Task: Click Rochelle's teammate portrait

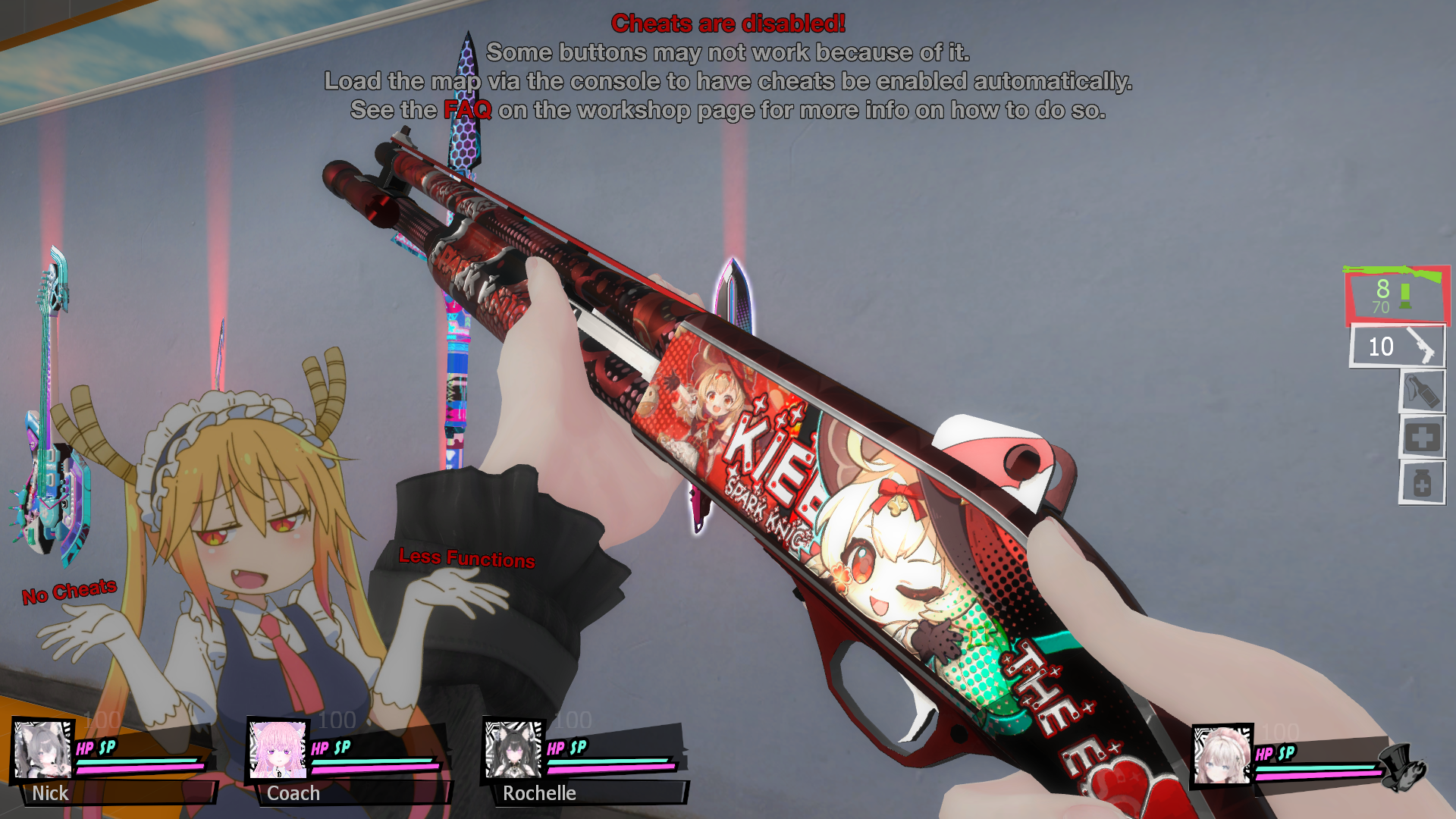Action: [x=514, y=750]
